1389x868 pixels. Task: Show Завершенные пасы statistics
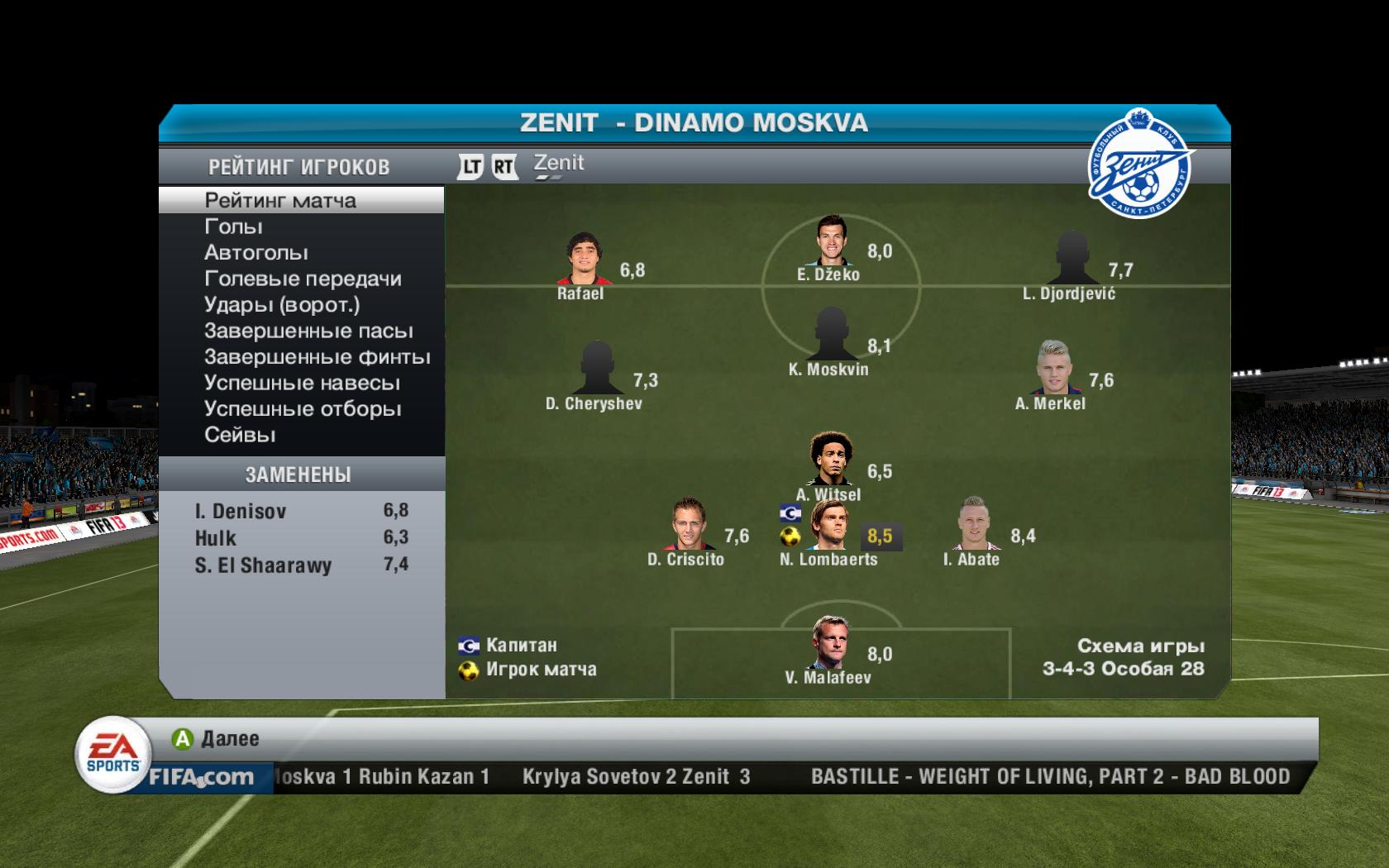(308, 331)
